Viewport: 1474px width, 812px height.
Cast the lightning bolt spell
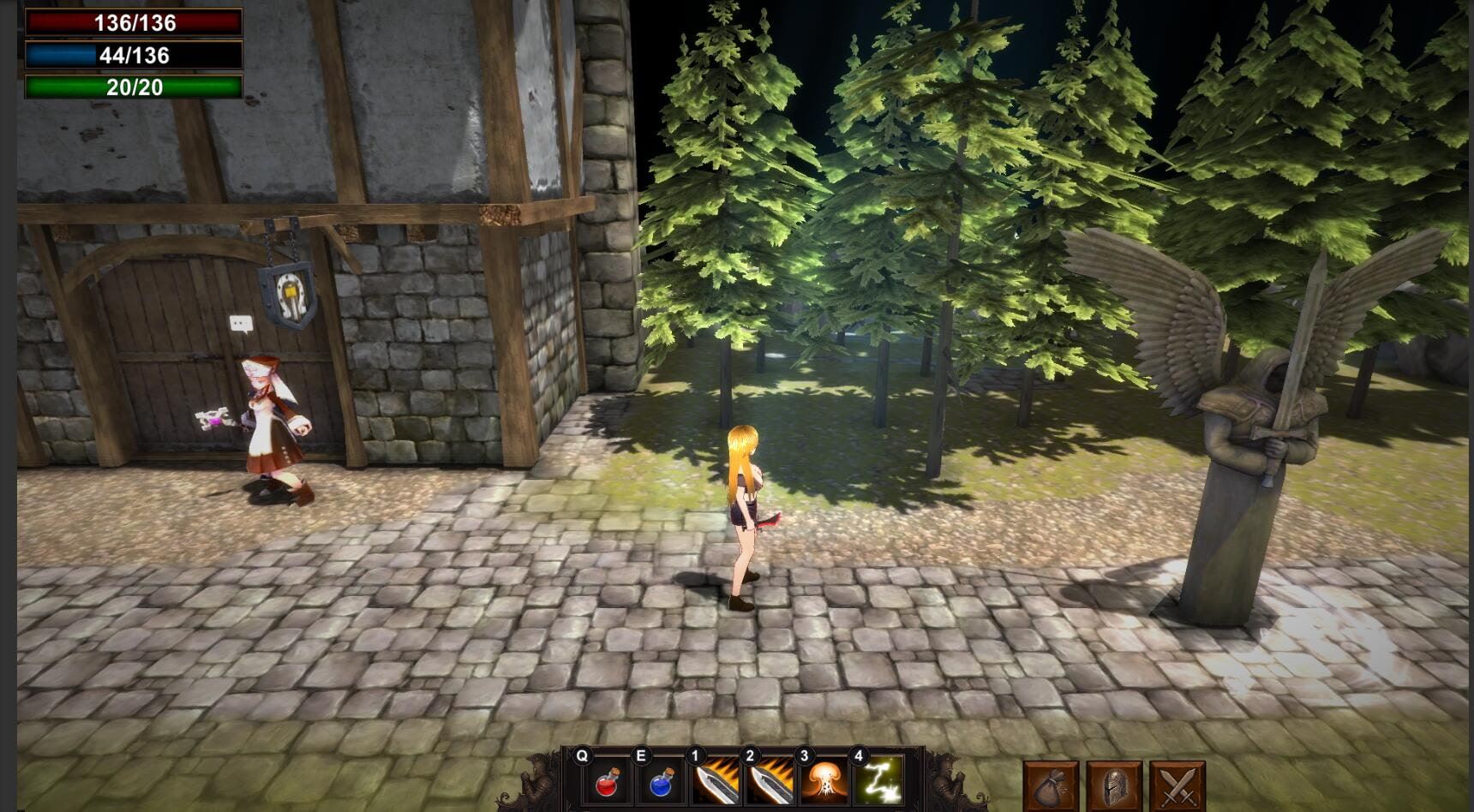[878, 781]
